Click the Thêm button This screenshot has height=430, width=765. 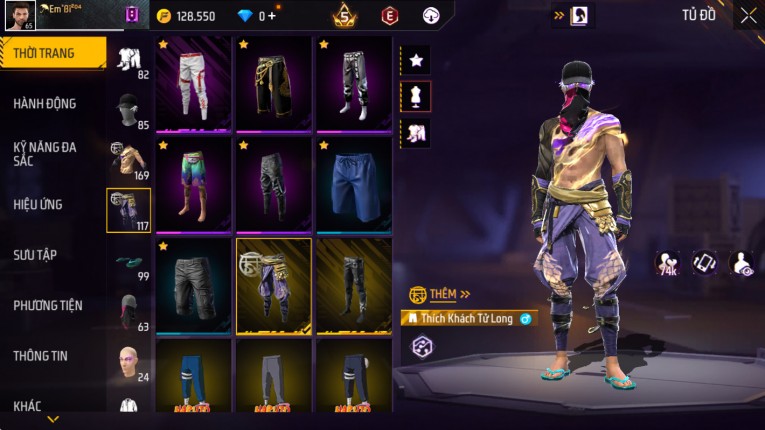click(x=442, y=295)
